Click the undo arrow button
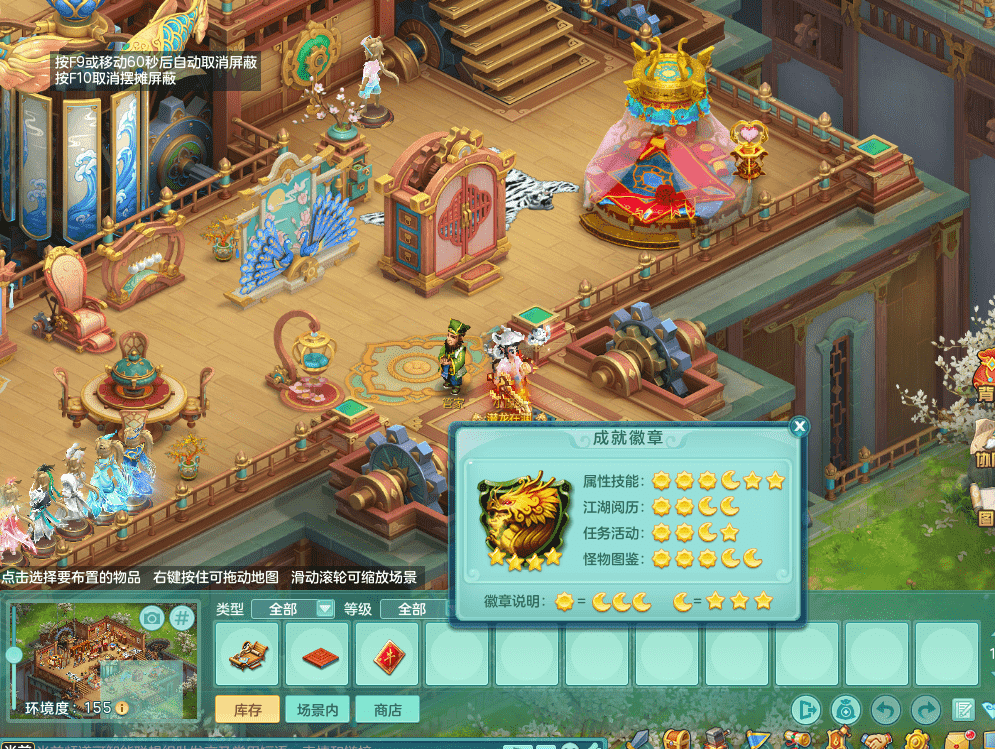Viewport: 995px width, 749px height. point(886,710)
